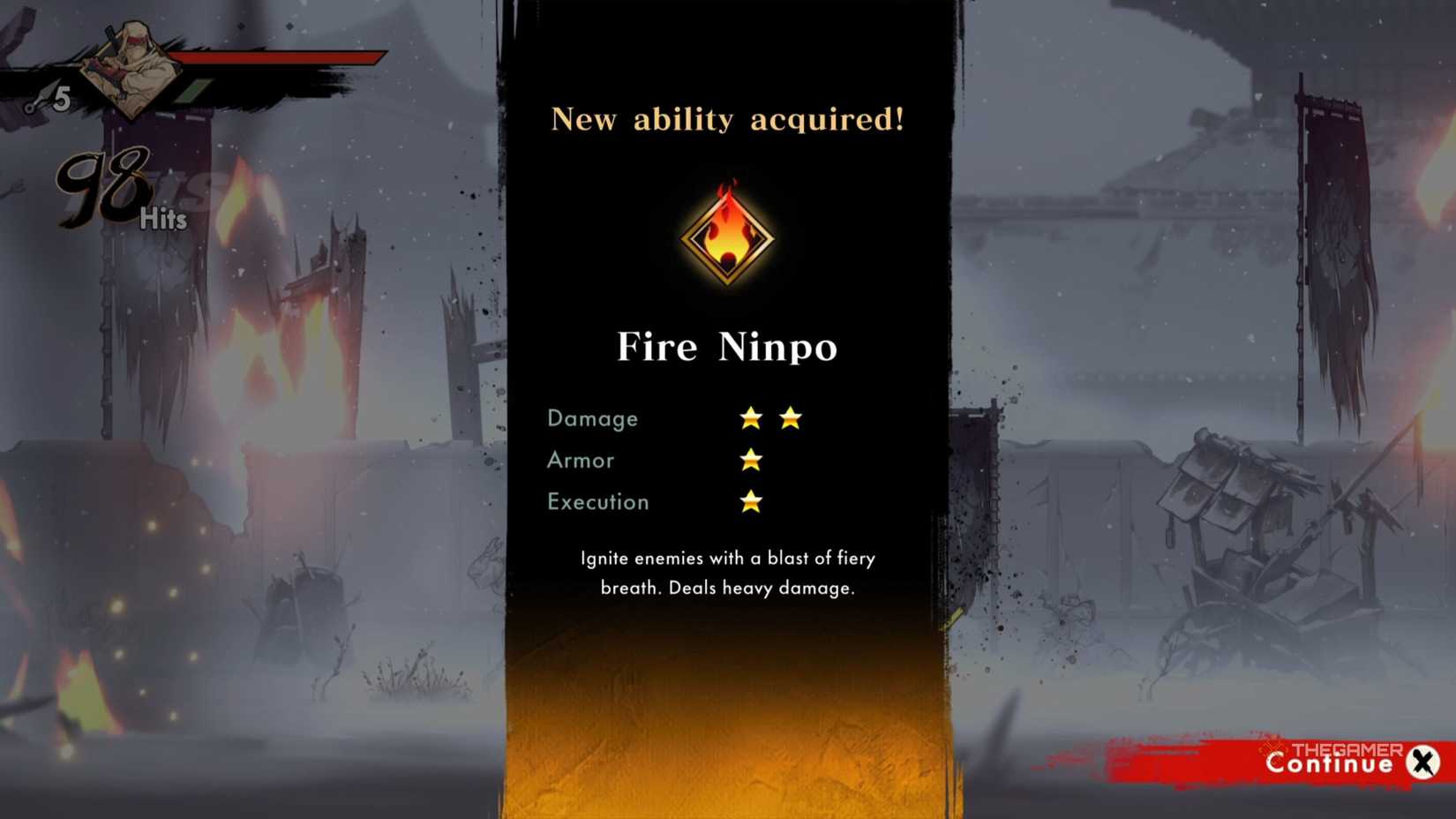Click the second Damage star
Viewport: 1456px width, 819px height.
(790, 418)
